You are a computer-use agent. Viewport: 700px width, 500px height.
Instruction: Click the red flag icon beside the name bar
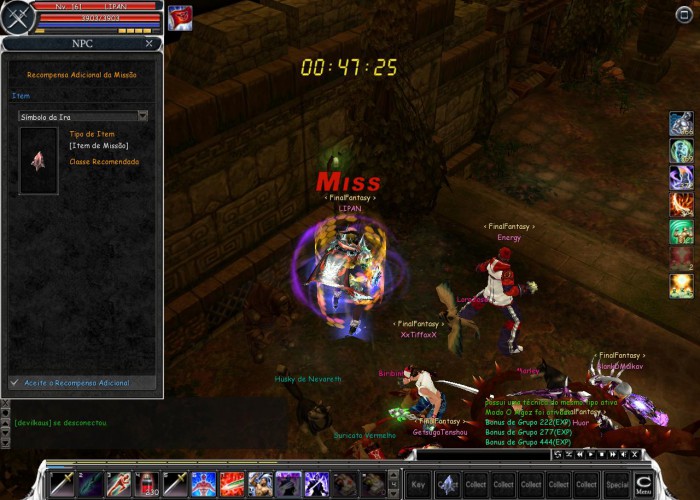pyautogui.click(x=180, y=18)
